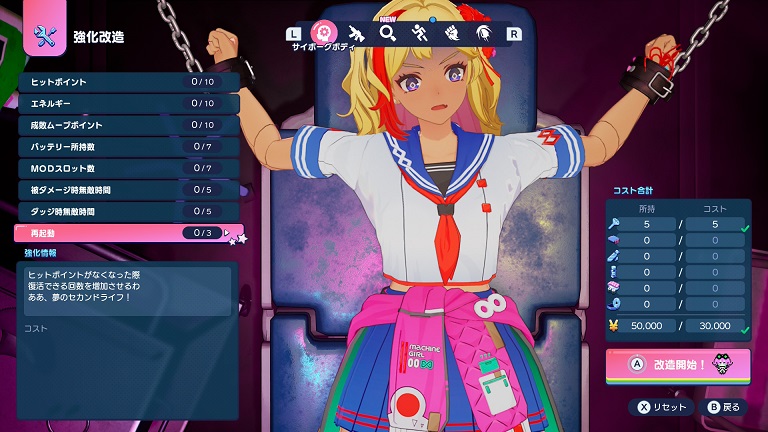Switch to the cyborg body tab

point(324,33)
